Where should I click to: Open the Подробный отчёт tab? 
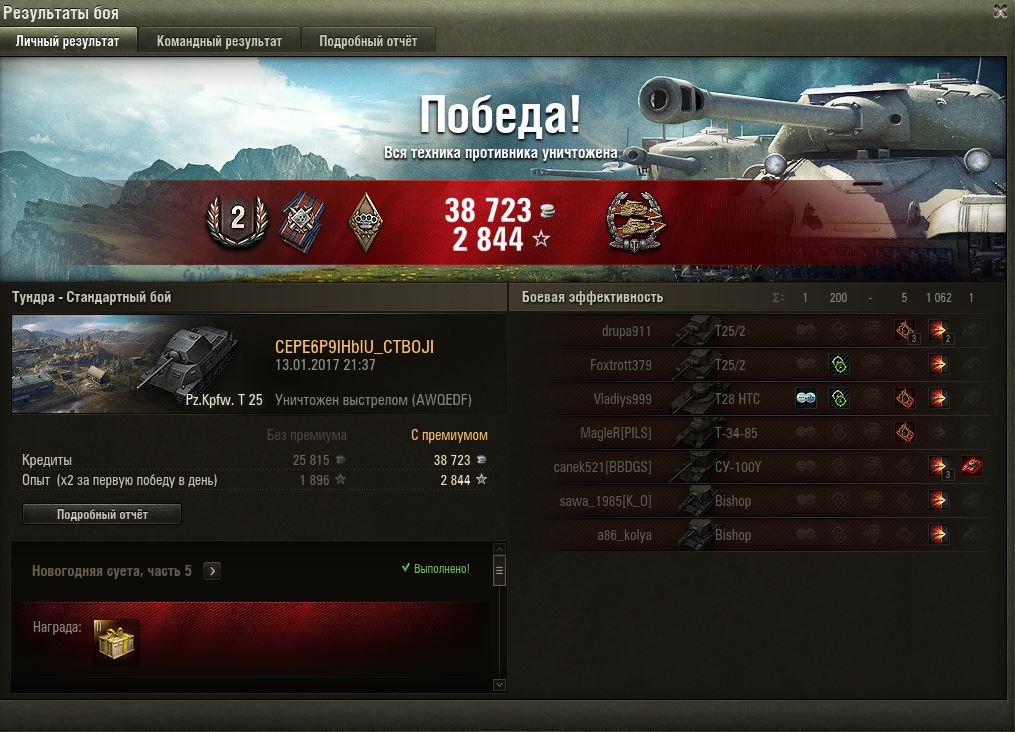(368, 41)
